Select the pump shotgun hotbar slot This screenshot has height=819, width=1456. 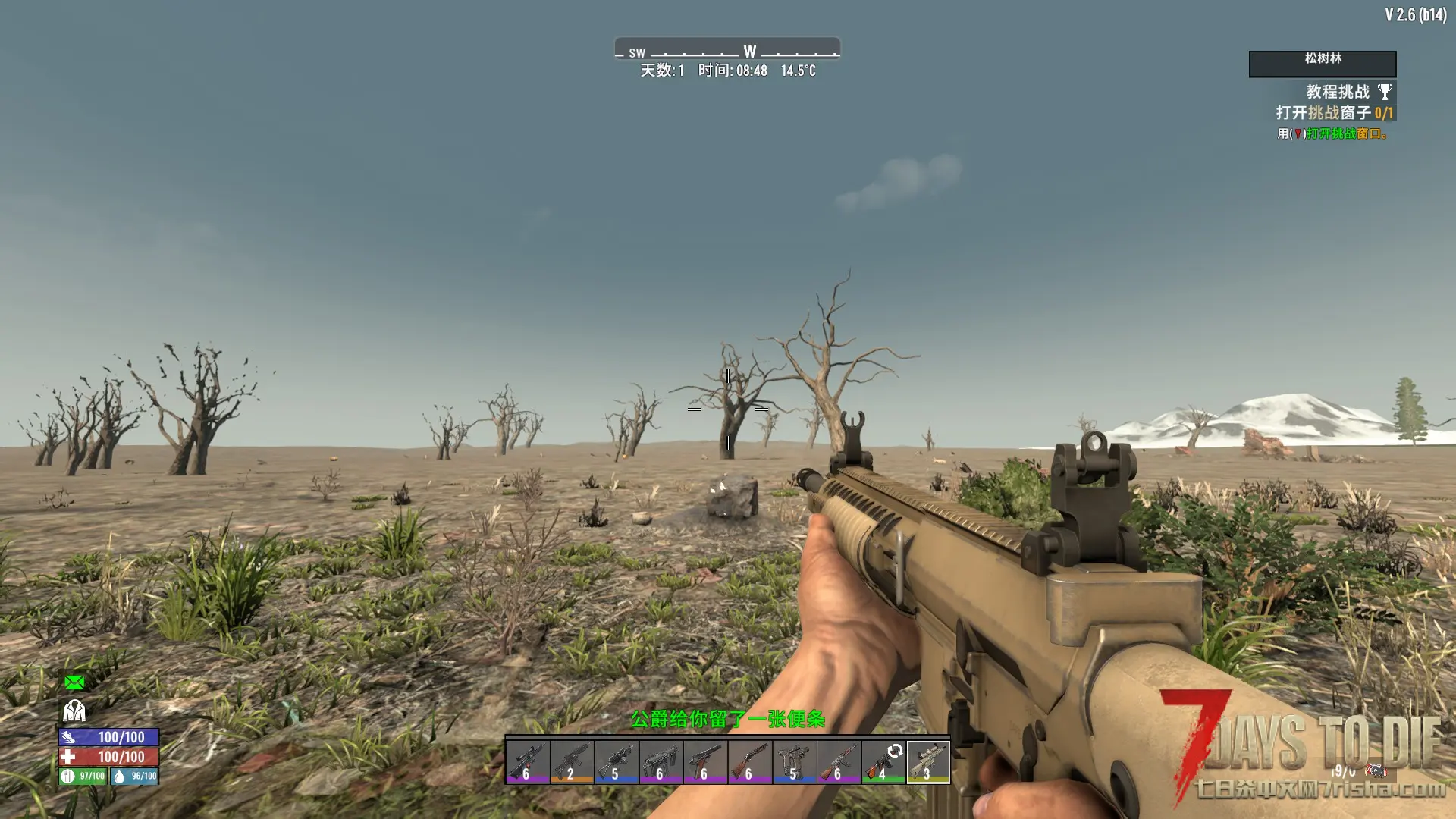[749, 761]
